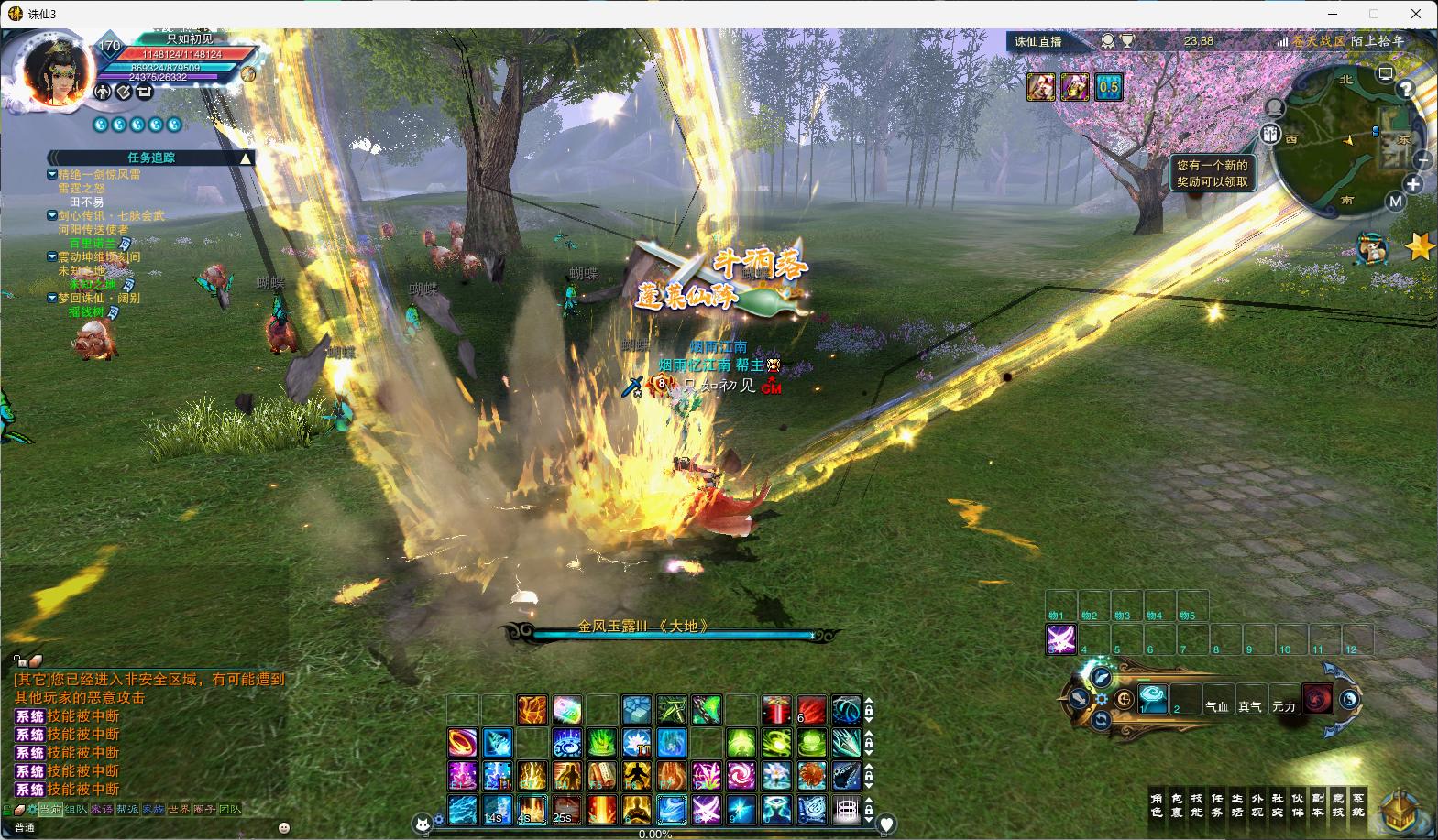The image size is (1438, 840).
Task: Switch chat to the 世界 world channel
Action: pyautogui.click(x=179, y=810)
